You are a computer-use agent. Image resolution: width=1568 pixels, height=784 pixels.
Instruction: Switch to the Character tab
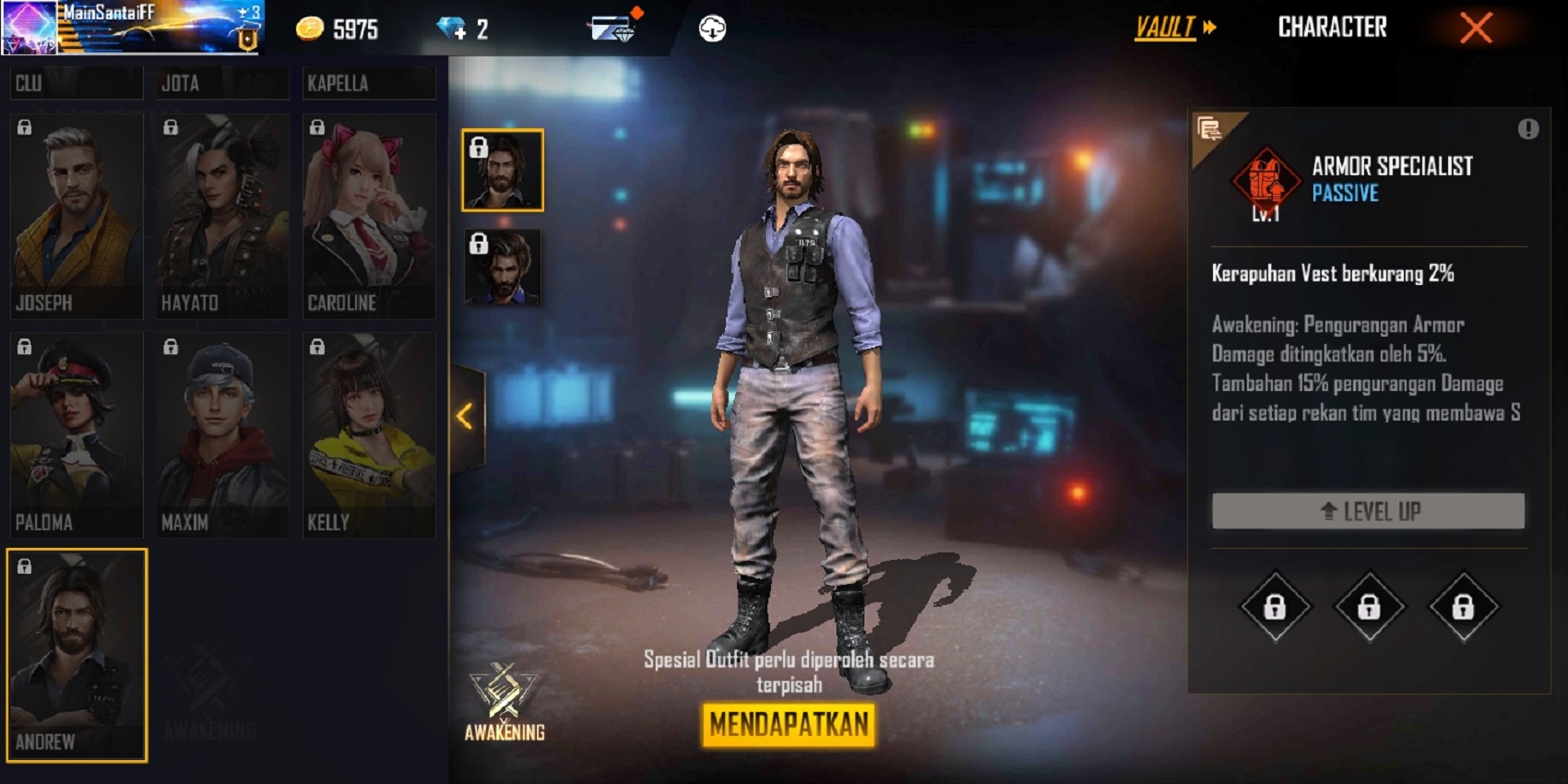1334,27
